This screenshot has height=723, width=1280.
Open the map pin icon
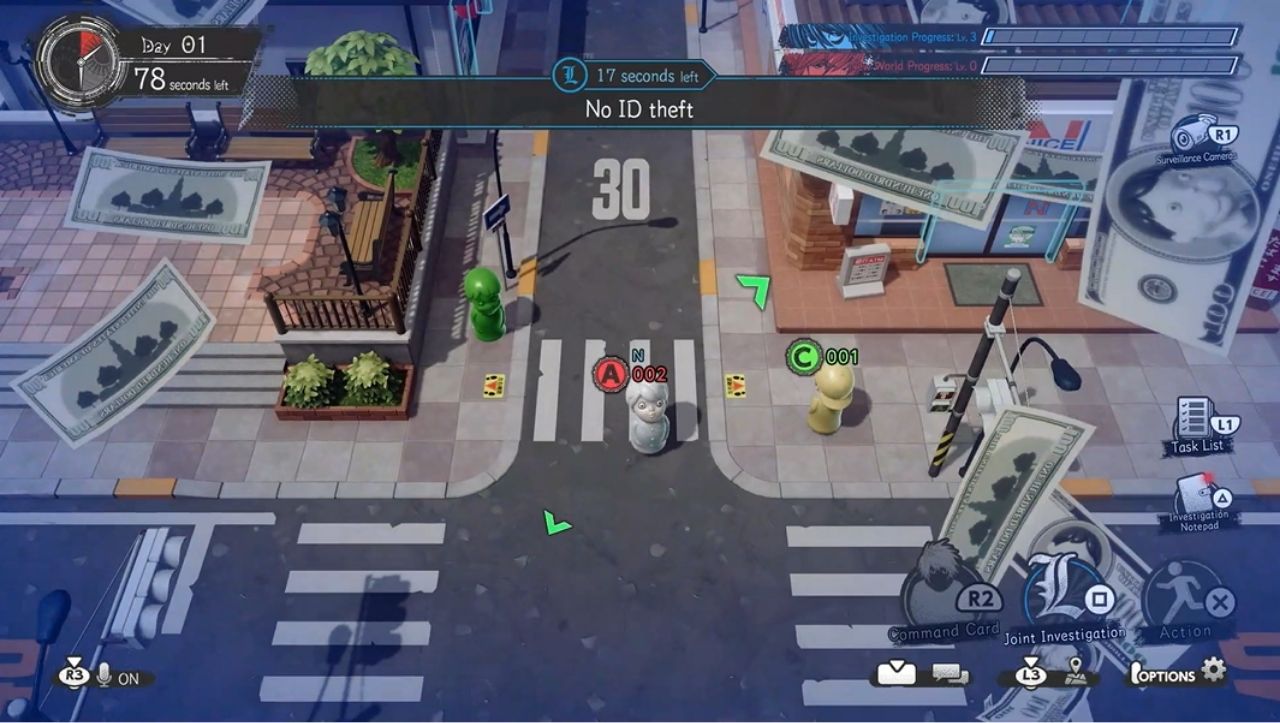(1075, 671)
